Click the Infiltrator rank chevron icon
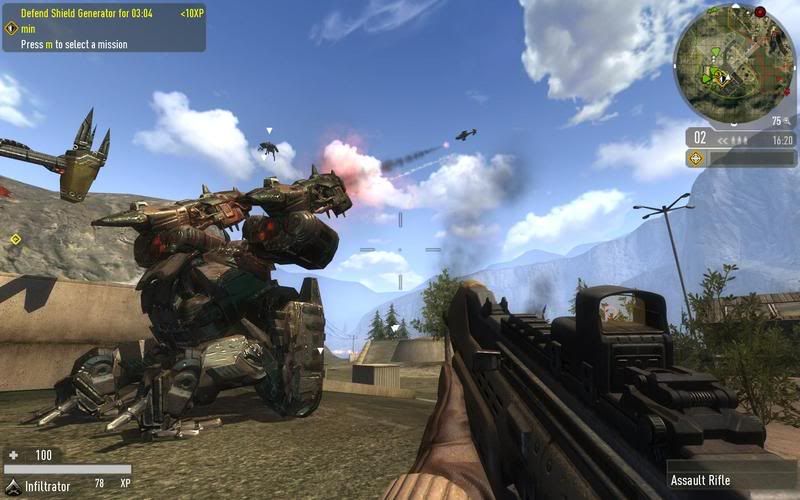Image resolution: width=800 pixels, height=500 pixels. click(12, 484)
